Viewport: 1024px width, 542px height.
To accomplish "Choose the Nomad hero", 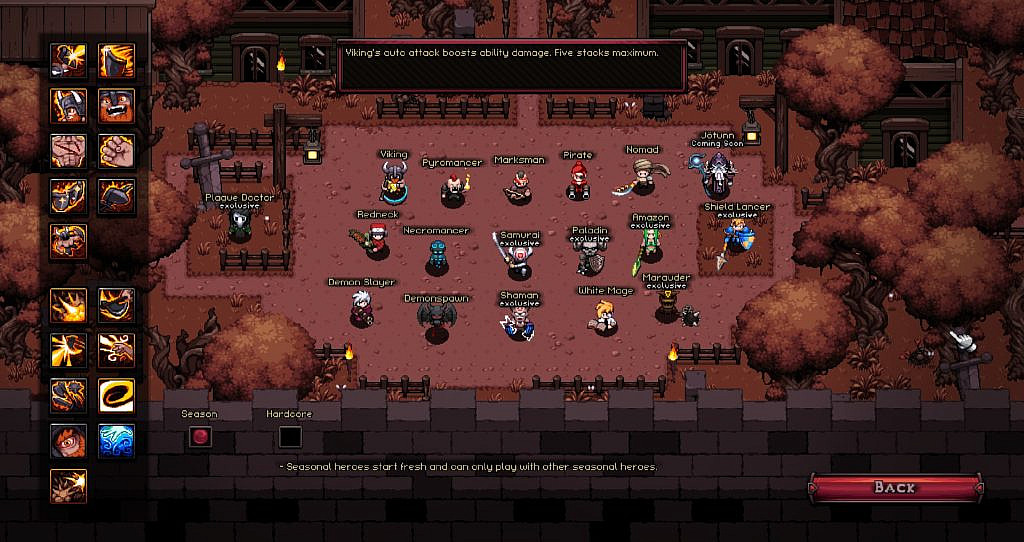I will tap(641, 179).
